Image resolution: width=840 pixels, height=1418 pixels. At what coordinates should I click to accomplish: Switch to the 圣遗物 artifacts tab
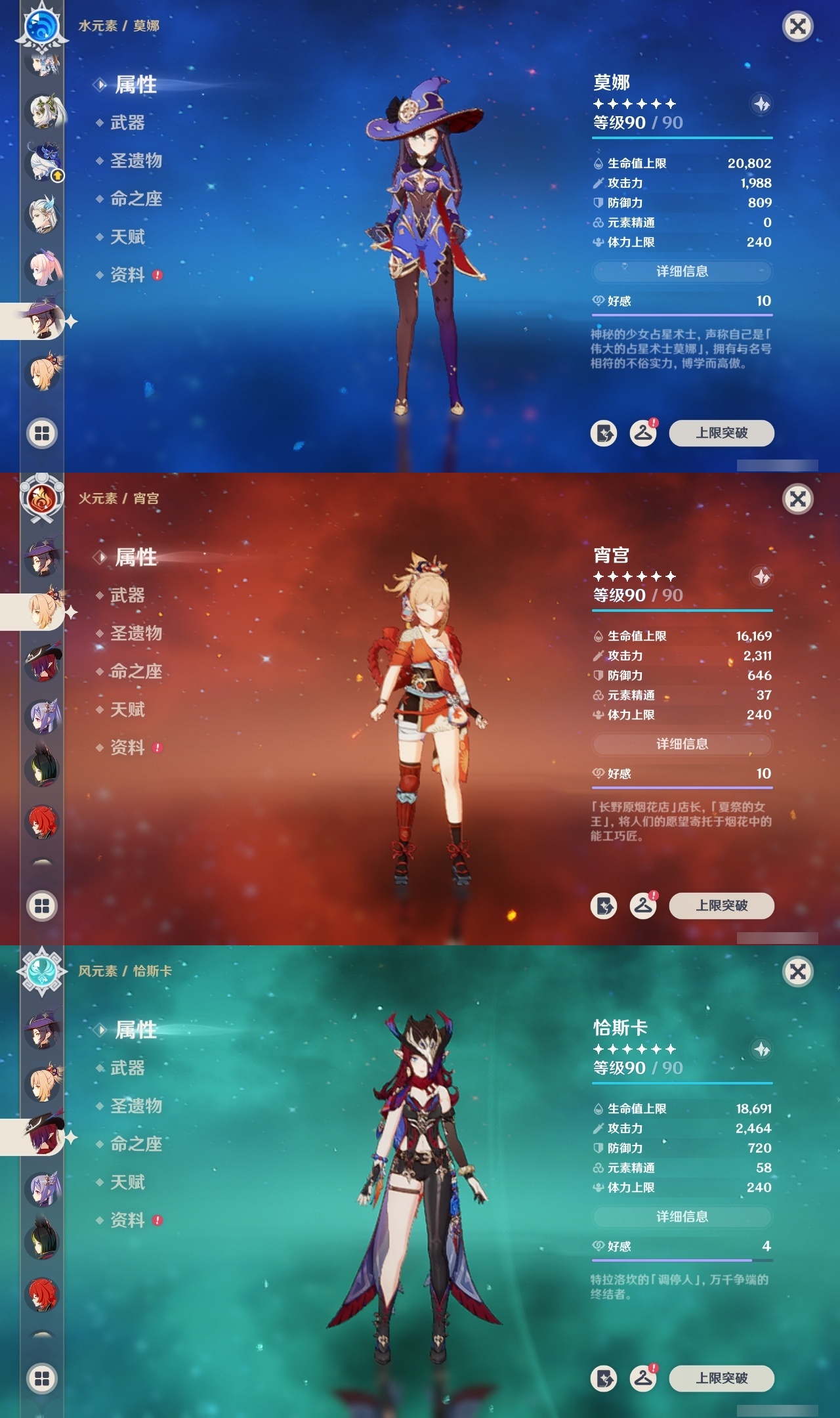(x=136, y=161)
